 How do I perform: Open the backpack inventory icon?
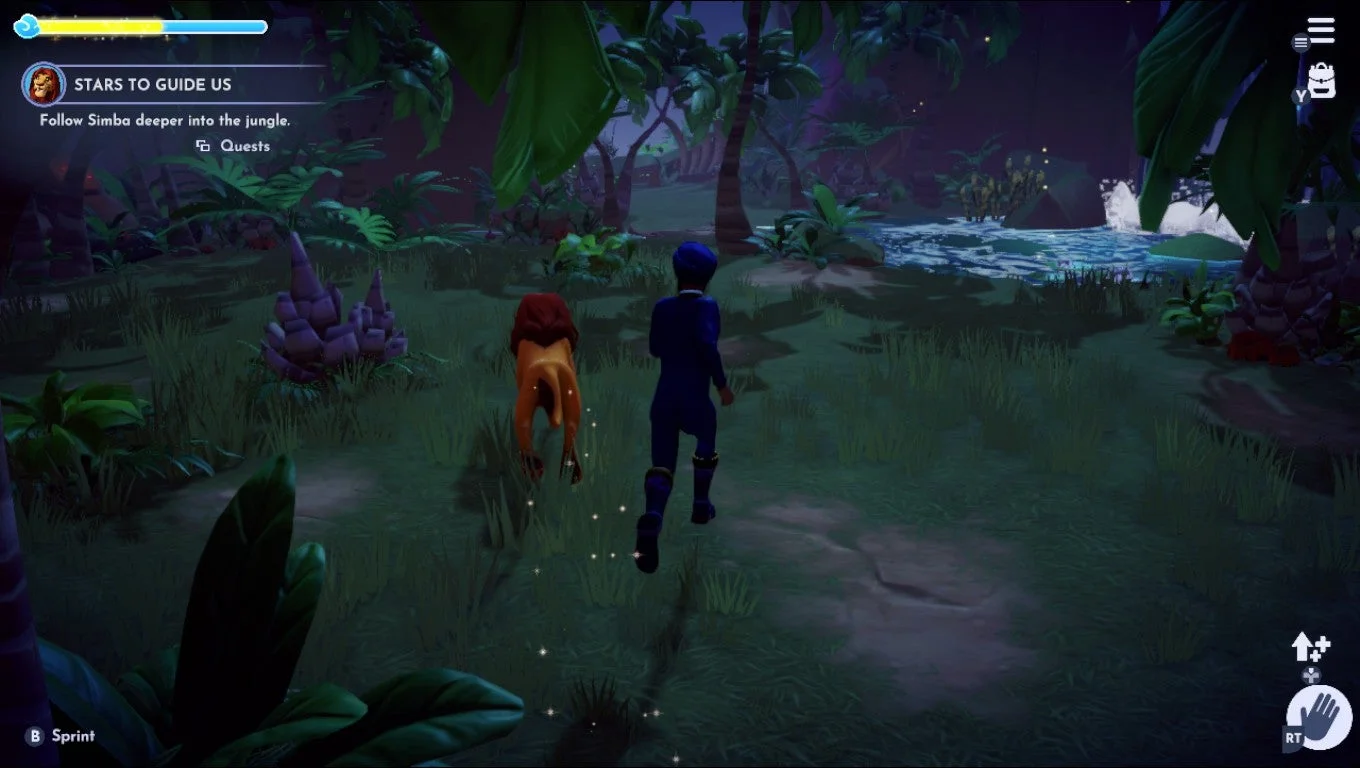click(1322, 80)
